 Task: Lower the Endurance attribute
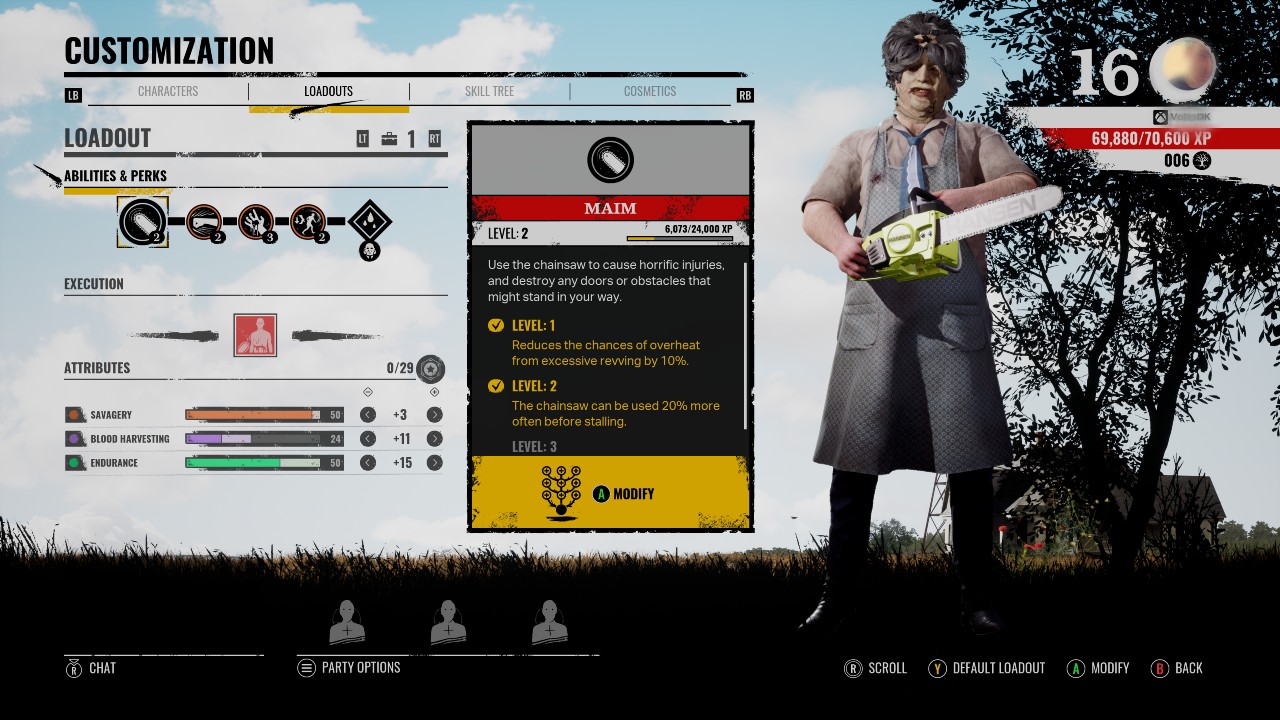coord(368,463)
